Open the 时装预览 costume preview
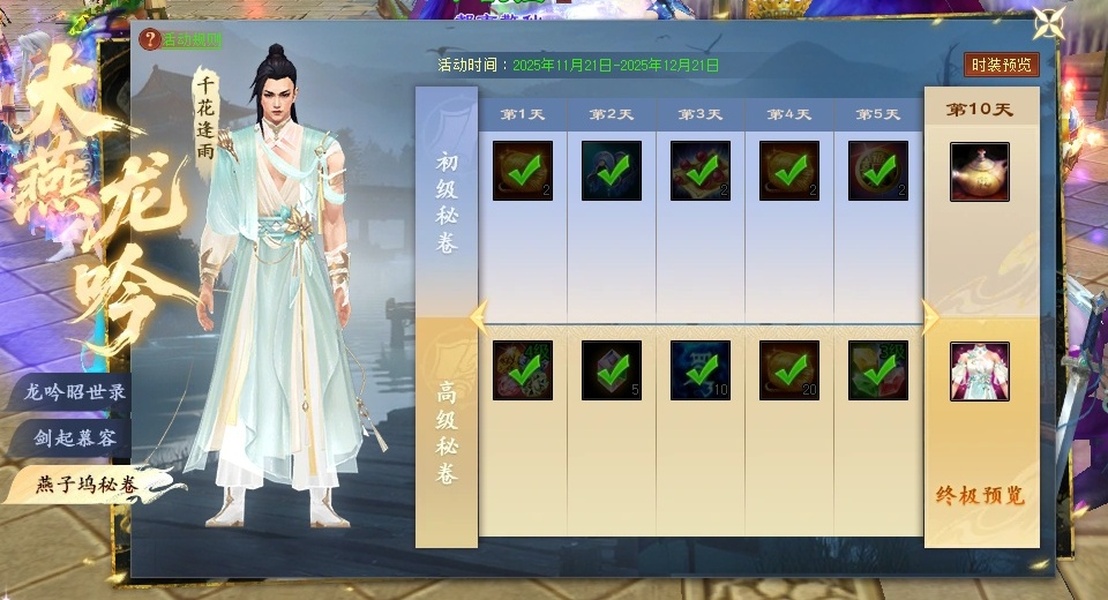Screen dimensions: 1108x600 tap(1001, 65)
